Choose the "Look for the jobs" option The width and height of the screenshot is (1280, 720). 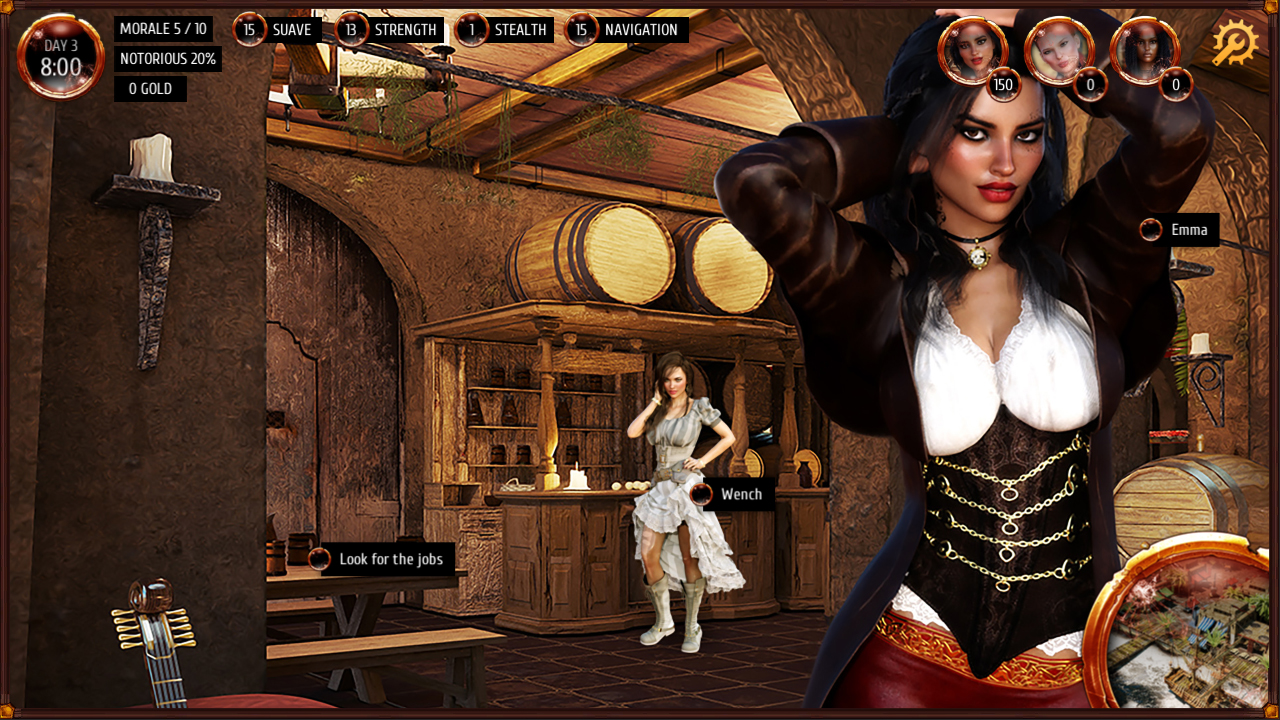click(381, 559)
